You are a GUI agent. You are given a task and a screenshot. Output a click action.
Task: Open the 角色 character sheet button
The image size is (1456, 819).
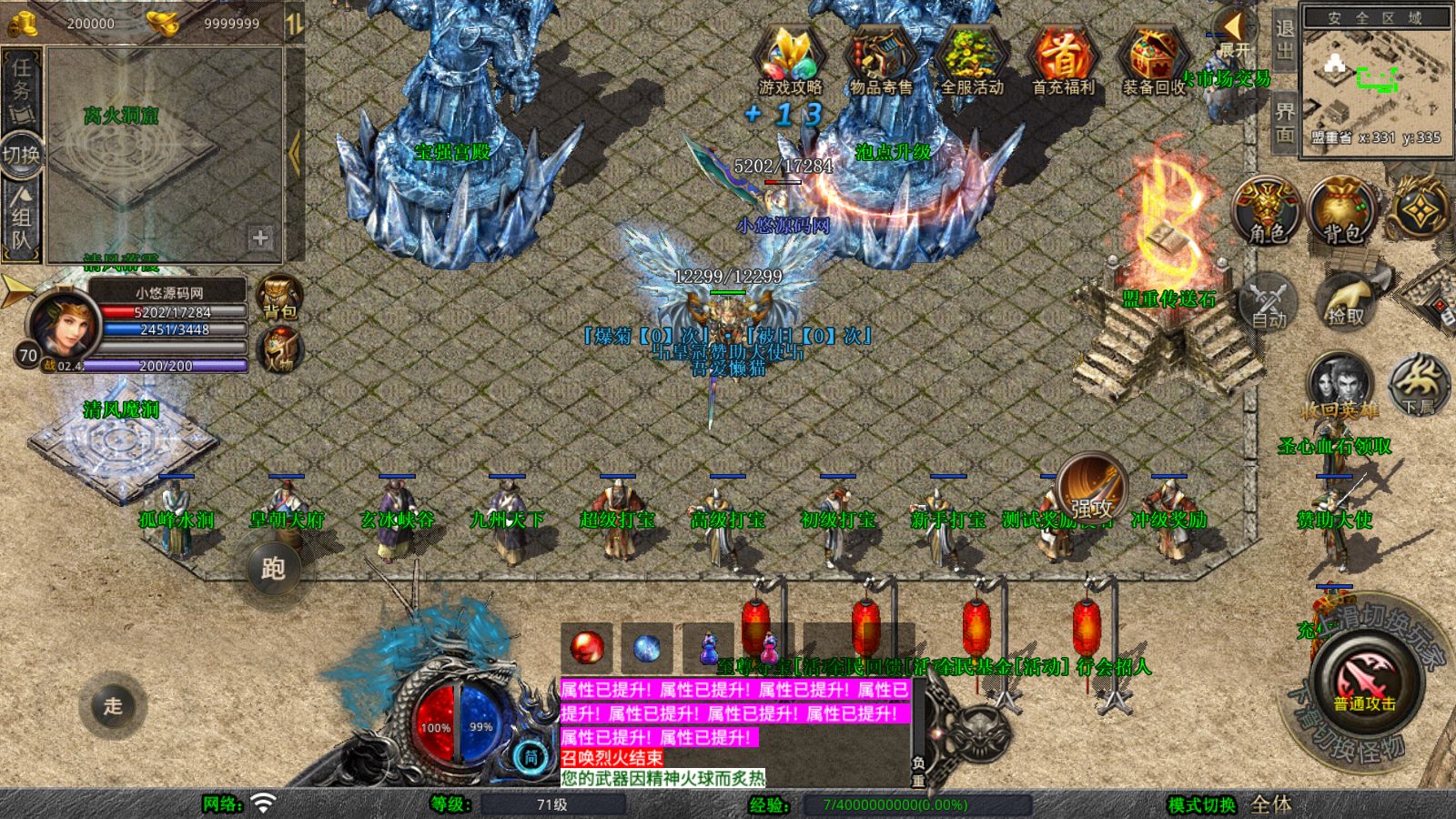pos(1267,209)
